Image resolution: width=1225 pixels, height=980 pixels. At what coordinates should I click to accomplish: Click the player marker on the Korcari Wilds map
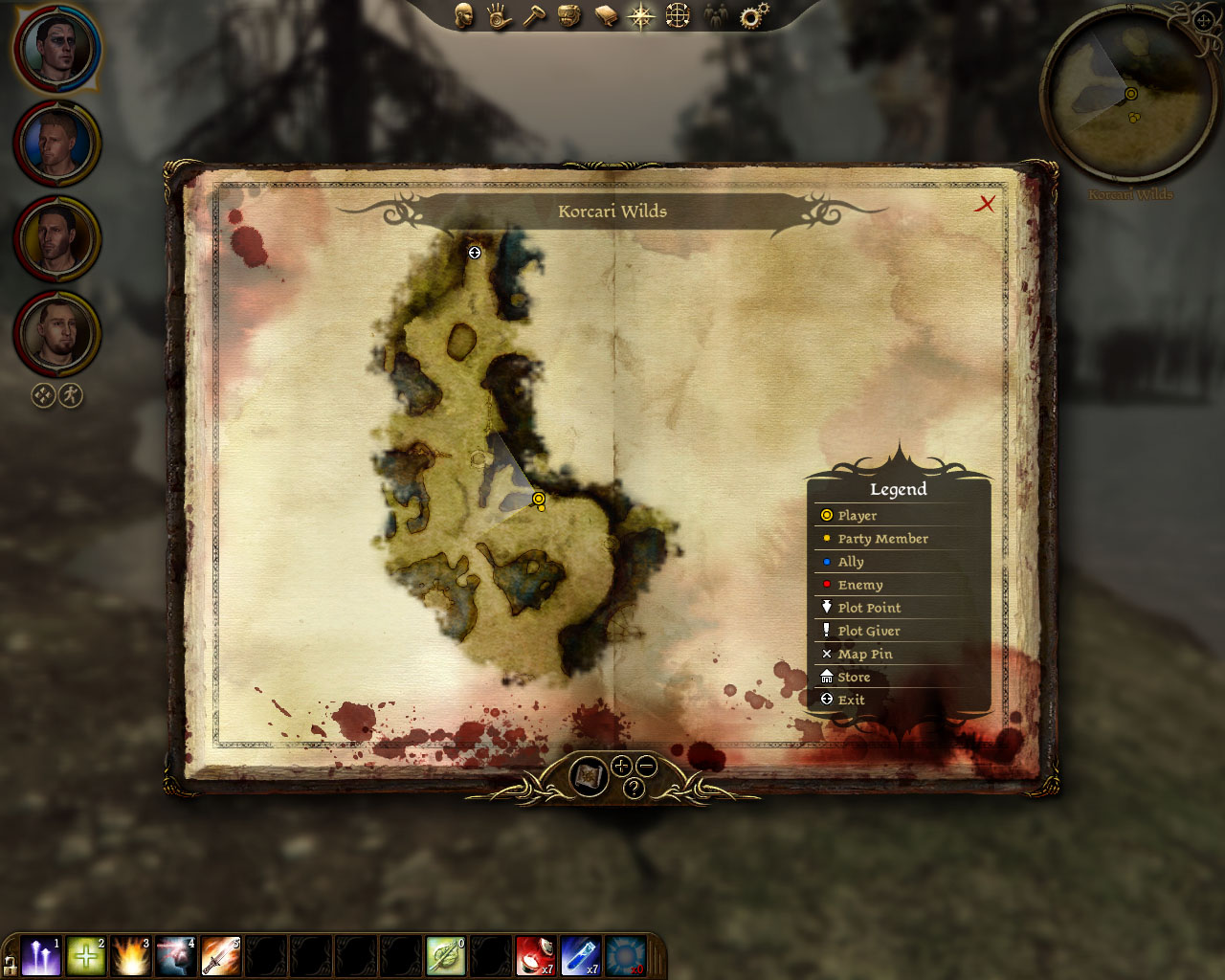pos(539,500)
